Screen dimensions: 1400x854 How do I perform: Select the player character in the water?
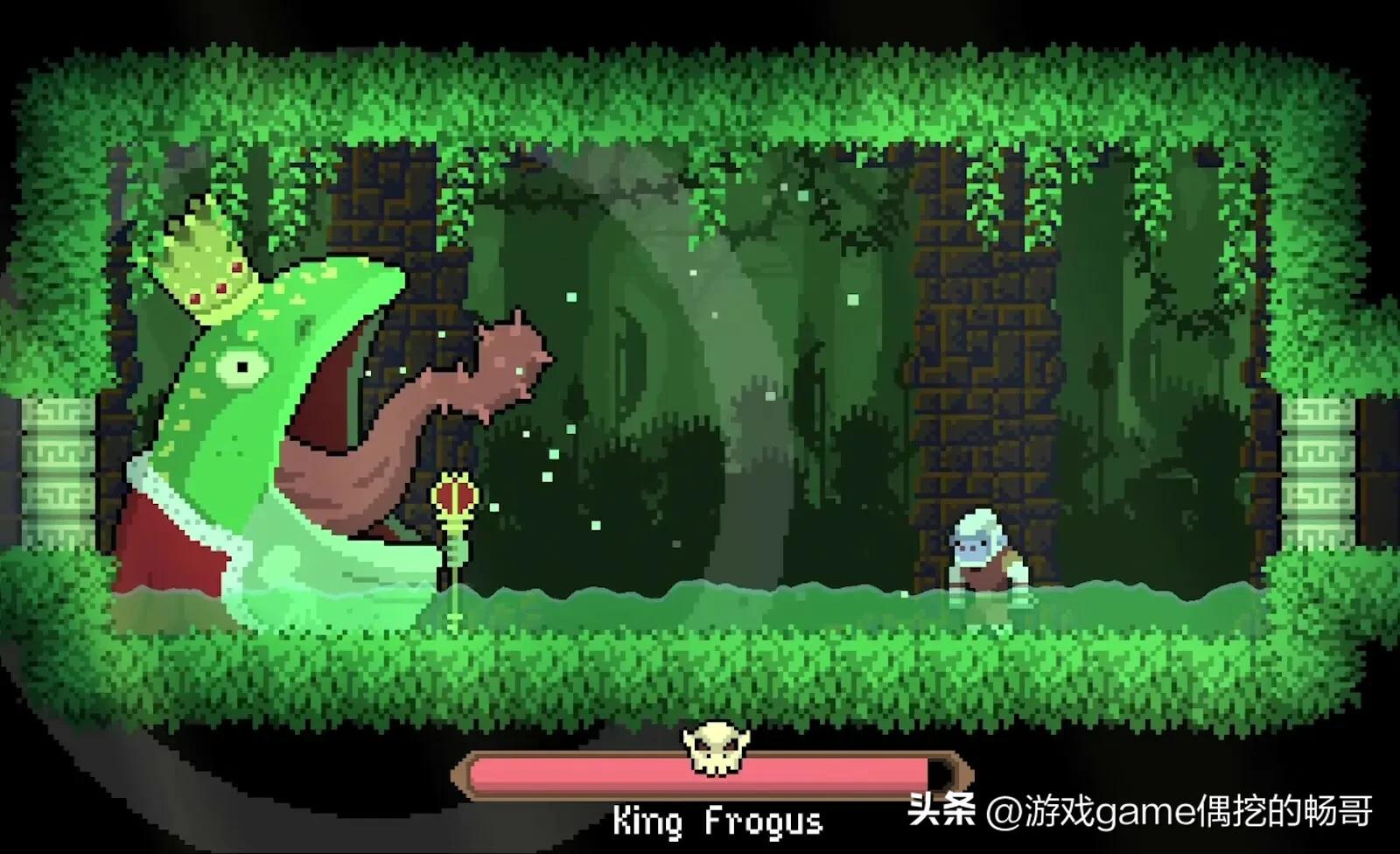pos(980,551)
